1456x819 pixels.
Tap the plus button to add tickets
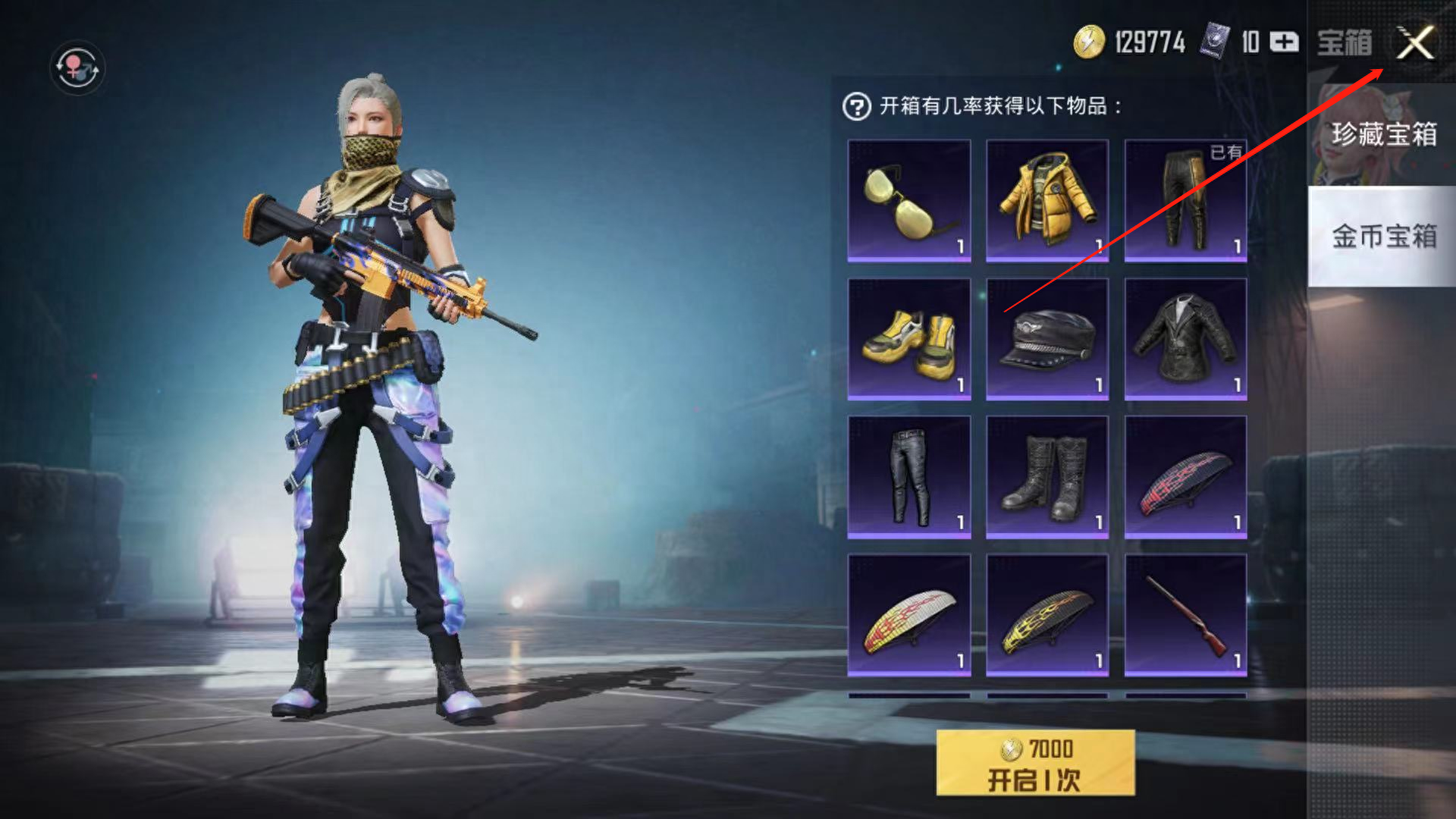click(1284, 42)
